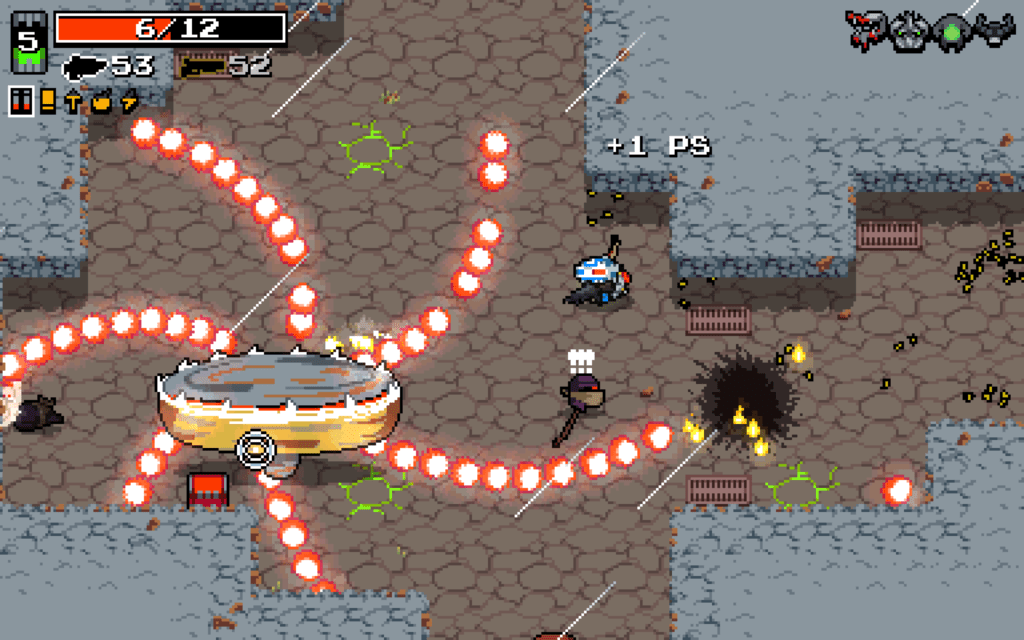1024x640 pixels.
Task: Select the bolt arrow ammo icon
Action: tap(72, 101)
